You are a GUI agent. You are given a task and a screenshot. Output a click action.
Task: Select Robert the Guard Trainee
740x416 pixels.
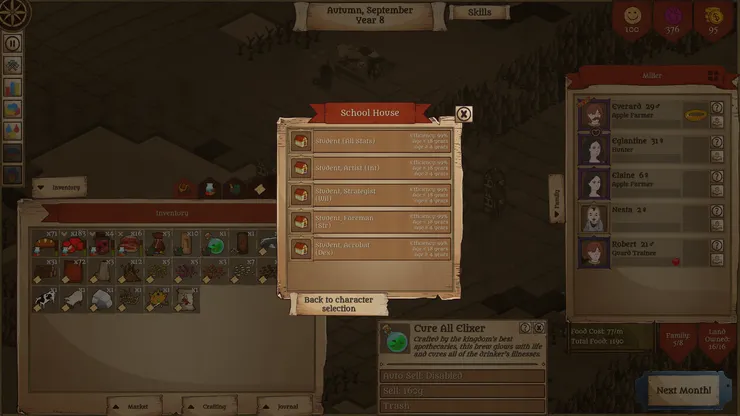coord(642,250)
